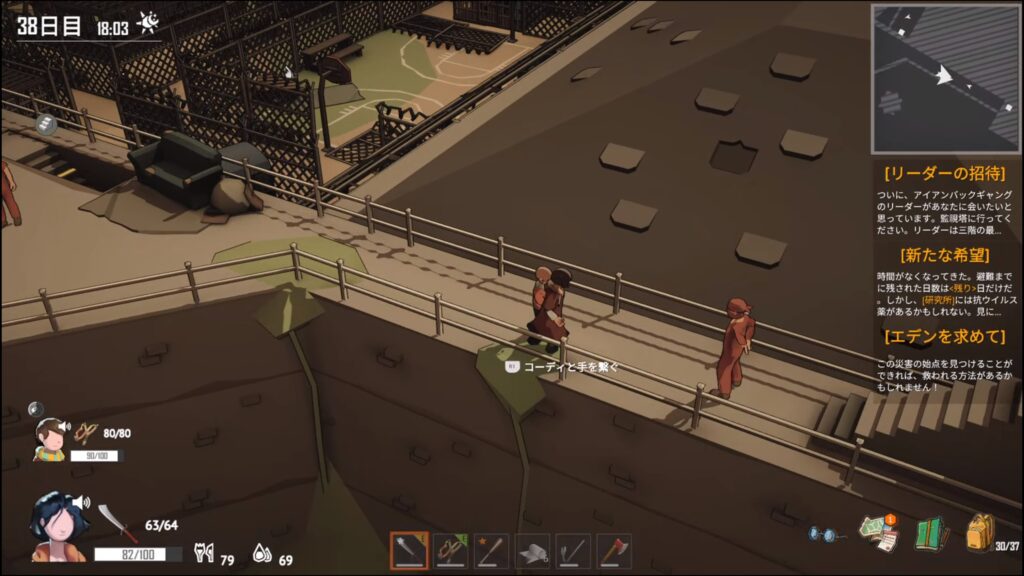The width and height of the screenshot is (1024, 576).
Task: Open the map and notes icon
Action: pyautogui.click(x=878, y=533)
